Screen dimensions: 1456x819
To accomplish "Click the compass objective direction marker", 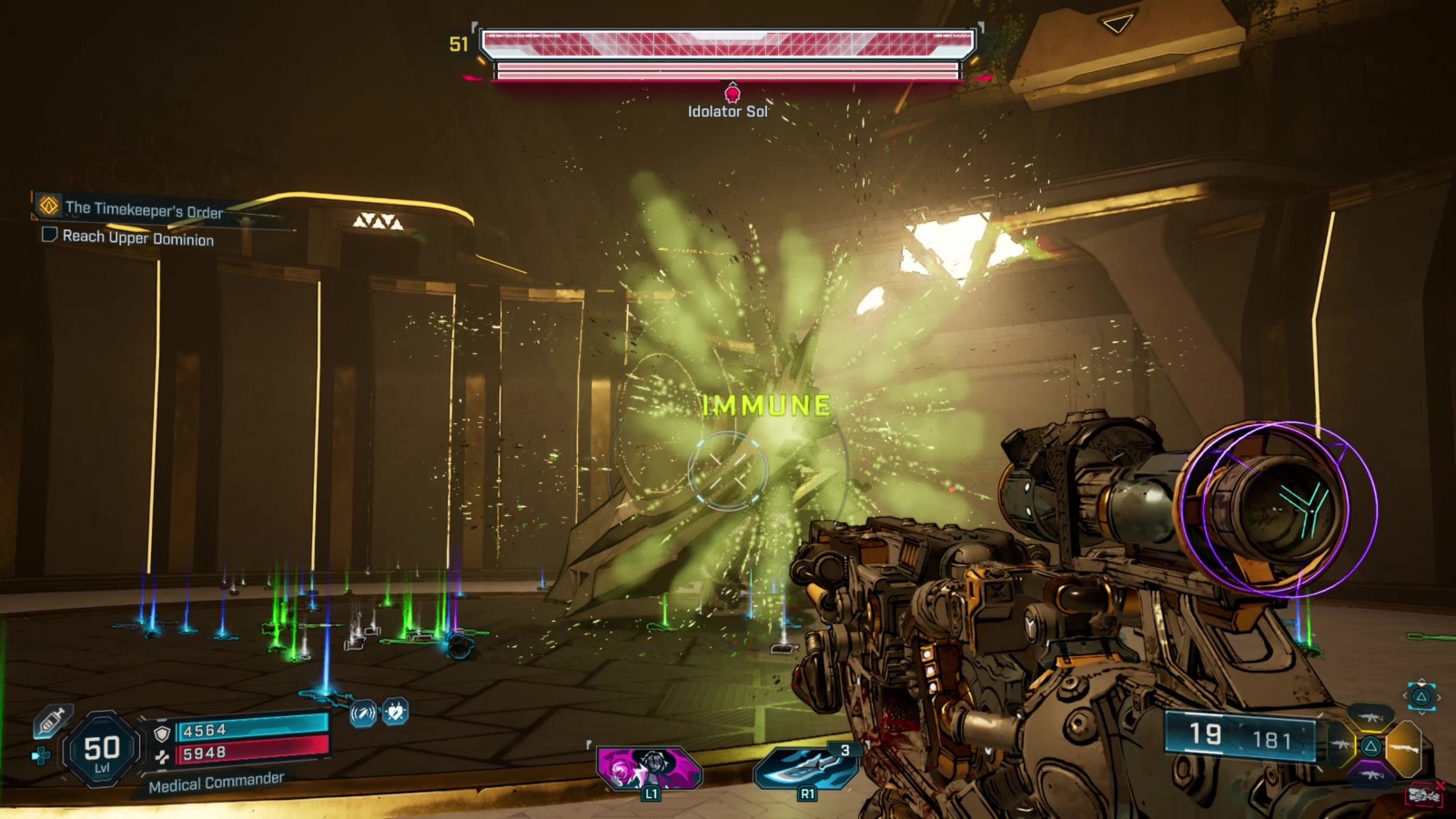I will click(1117, 23).
